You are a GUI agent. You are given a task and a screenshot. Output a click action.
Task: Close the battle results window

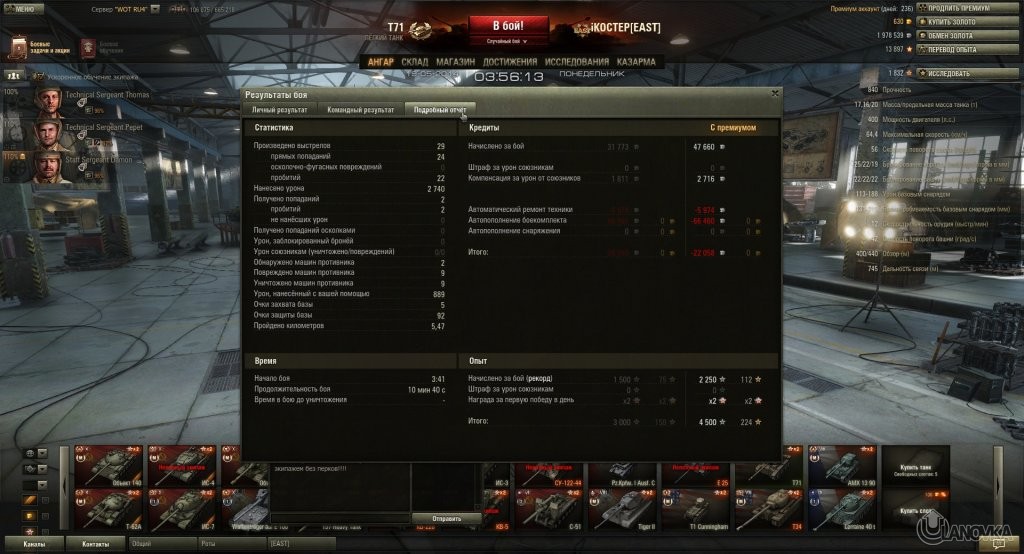click(775, 93)
